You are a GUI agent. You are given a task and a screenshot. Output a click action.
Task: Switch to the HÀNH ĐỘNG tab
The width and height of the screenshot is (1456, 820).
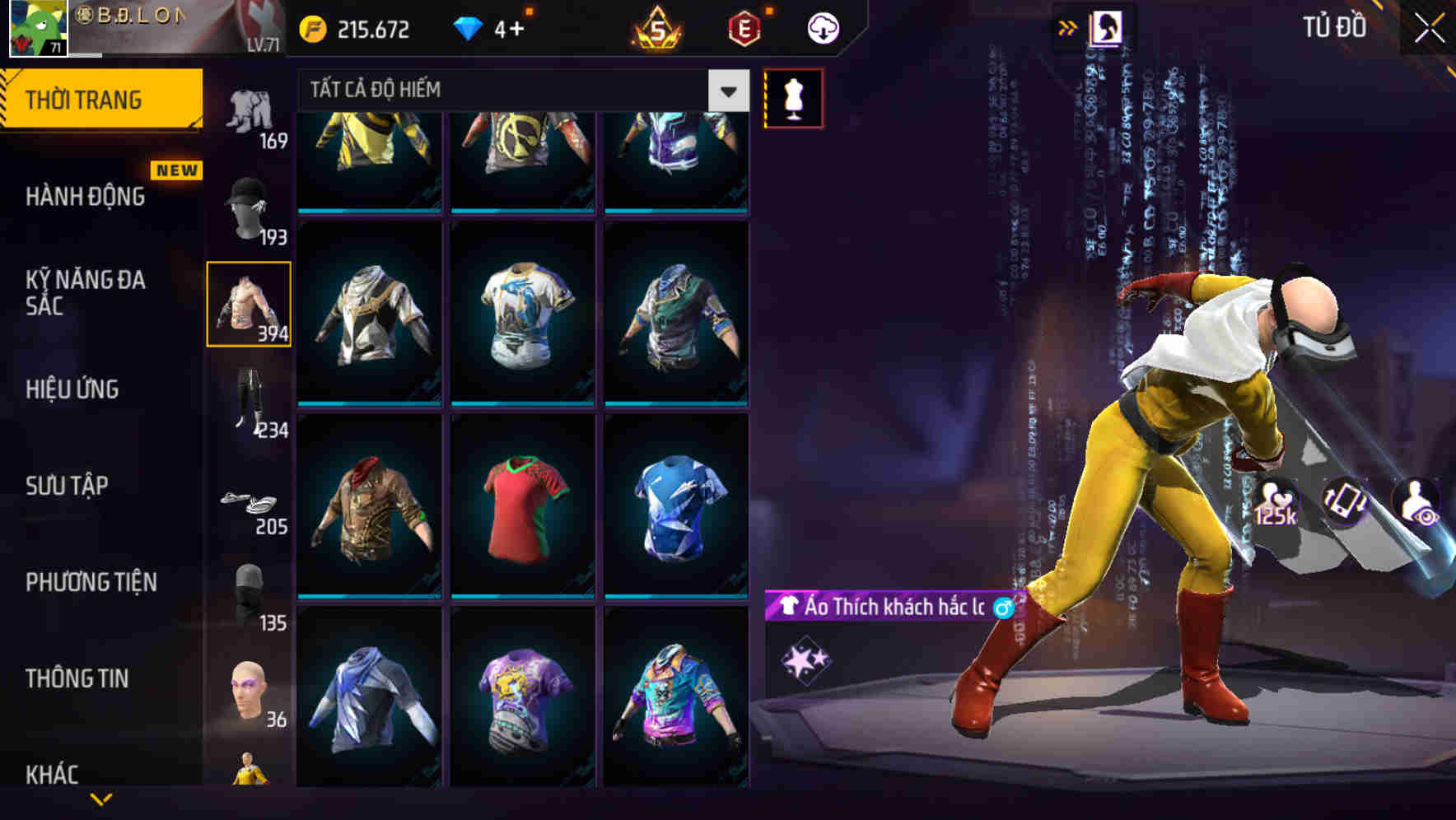click(86, 198)
